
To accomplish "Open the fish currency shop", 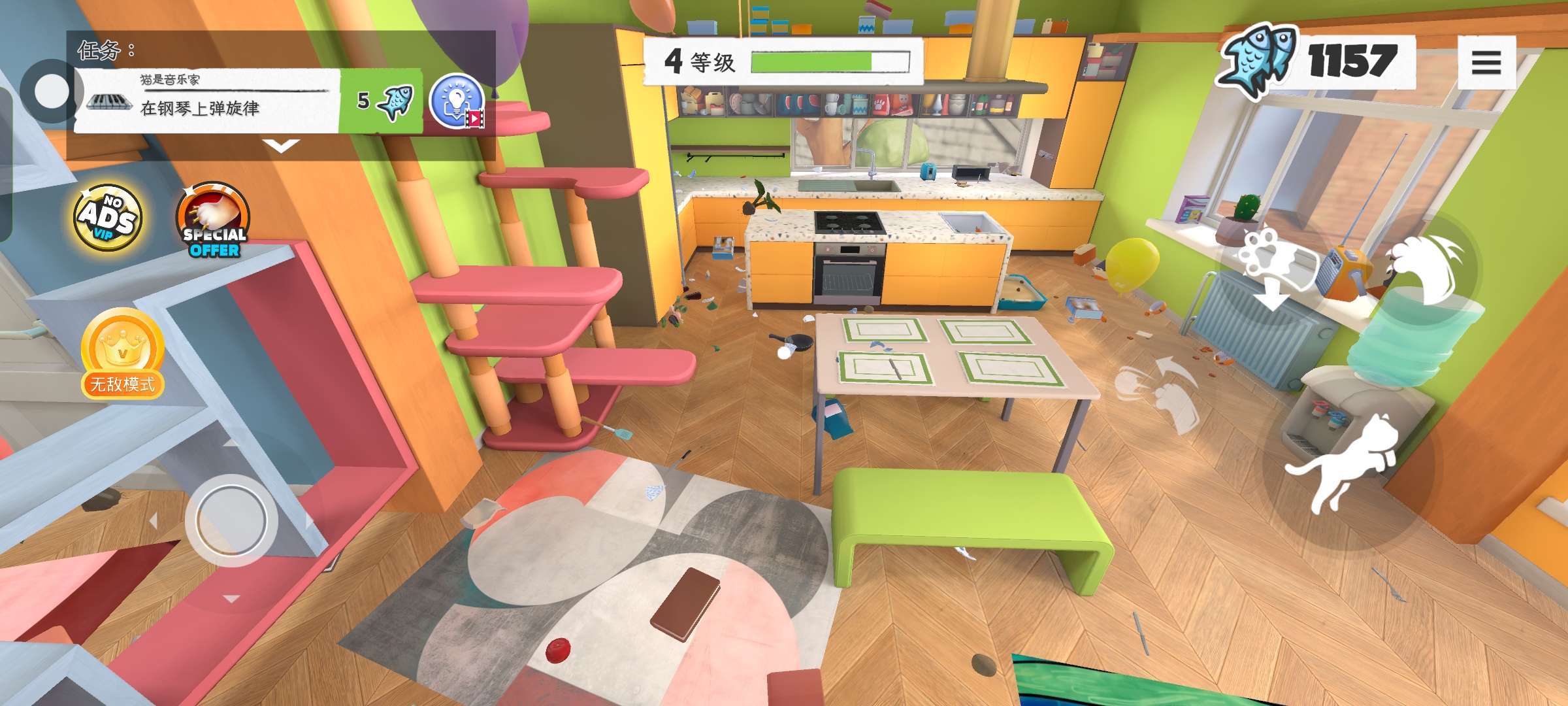I will [x=1313, y=61].
